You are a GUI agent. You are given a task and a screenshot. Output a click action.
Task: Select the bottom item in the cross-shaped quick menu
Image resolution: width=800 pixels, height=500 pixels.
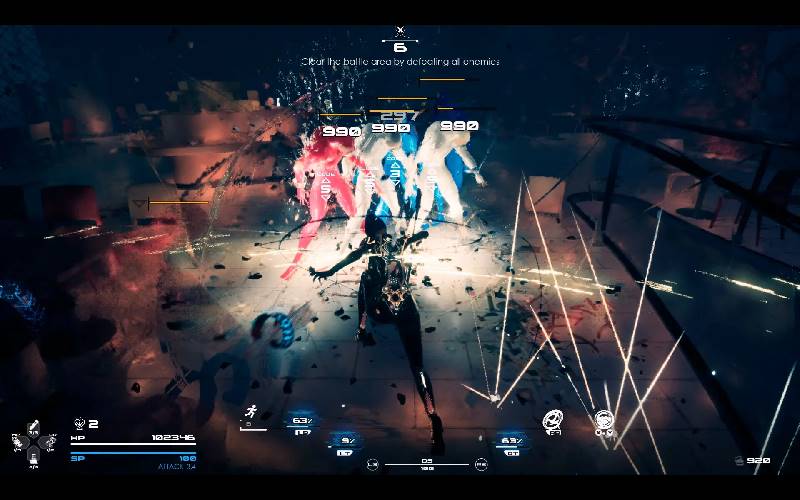(x=33, y=456)
